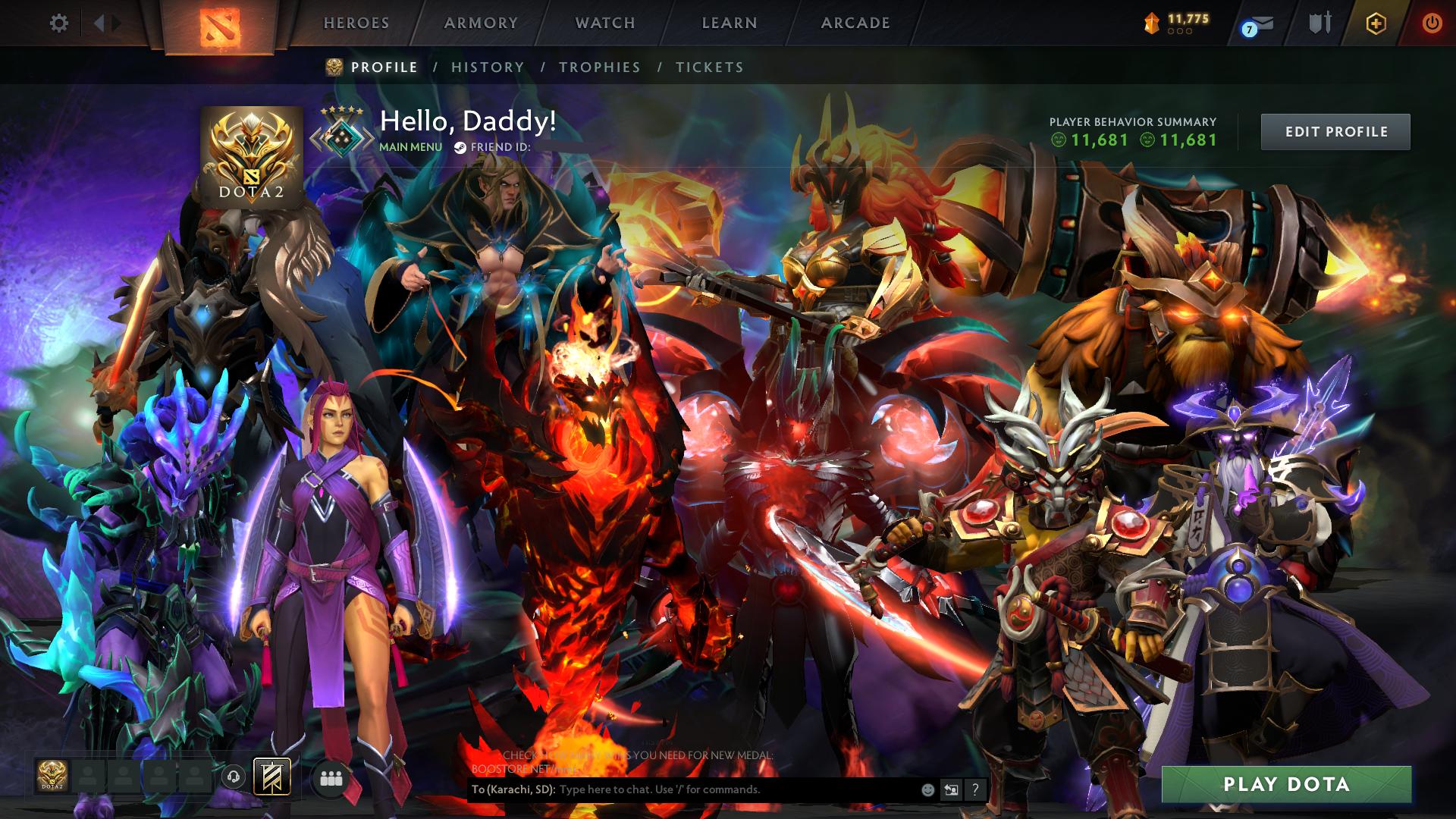Click the chat channel switcher beside the chat box
Viewport: 1456px width, 819px height.
click(952, 789)
